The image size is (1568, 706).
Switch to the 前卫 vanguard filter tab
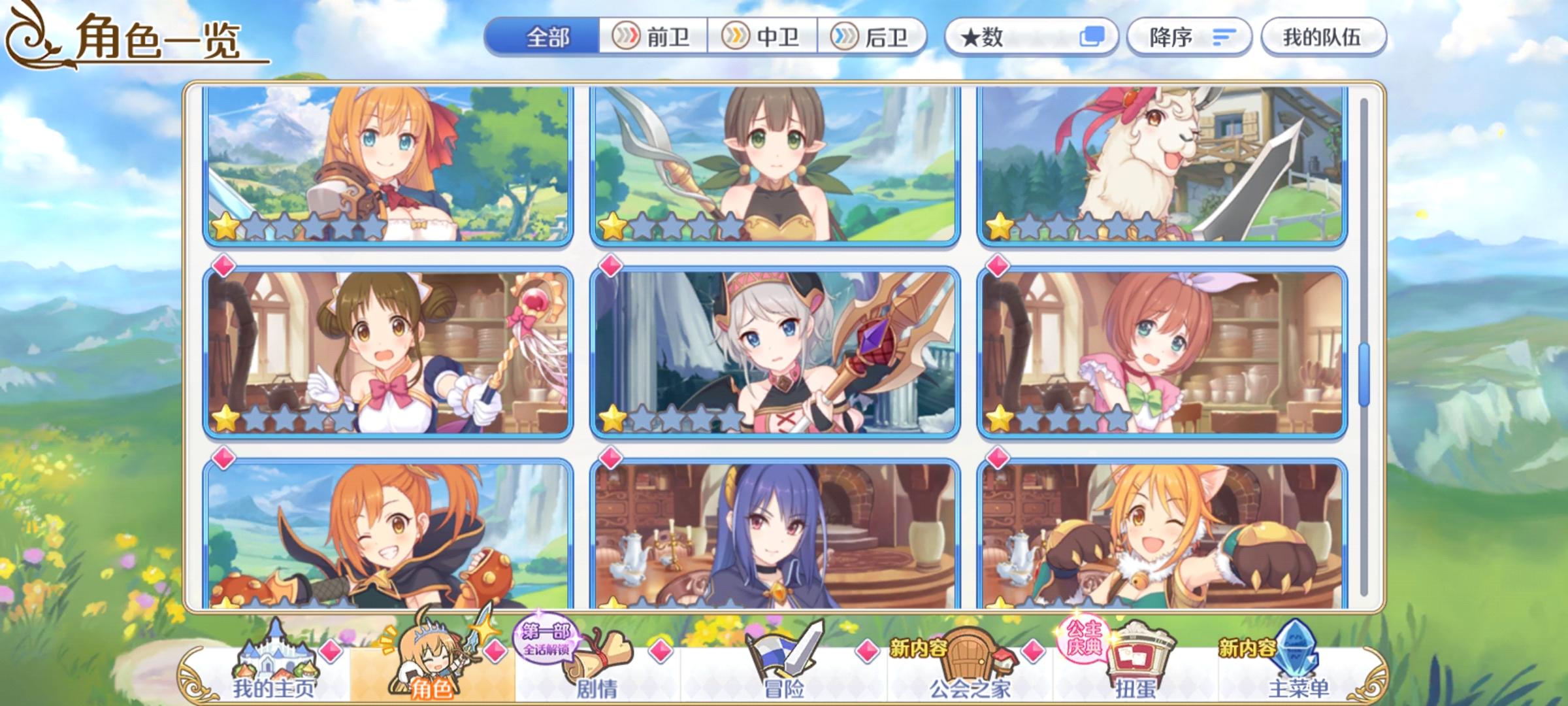click(x=651, y=38)
